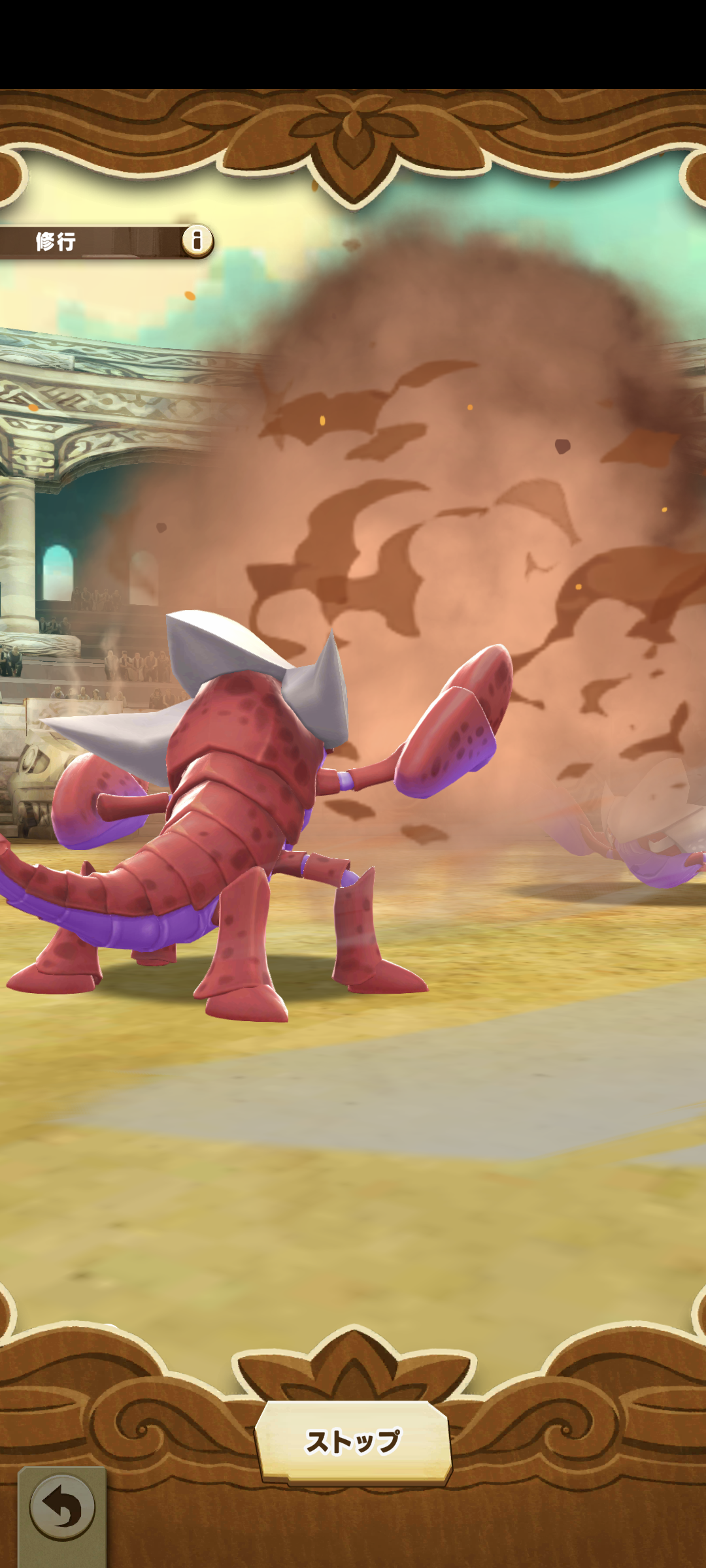This screenshot has height=1568, width=706.
Task: Tap the ストップ (Stop) button
Action: pyautogui.click(x=353, y=1441)
